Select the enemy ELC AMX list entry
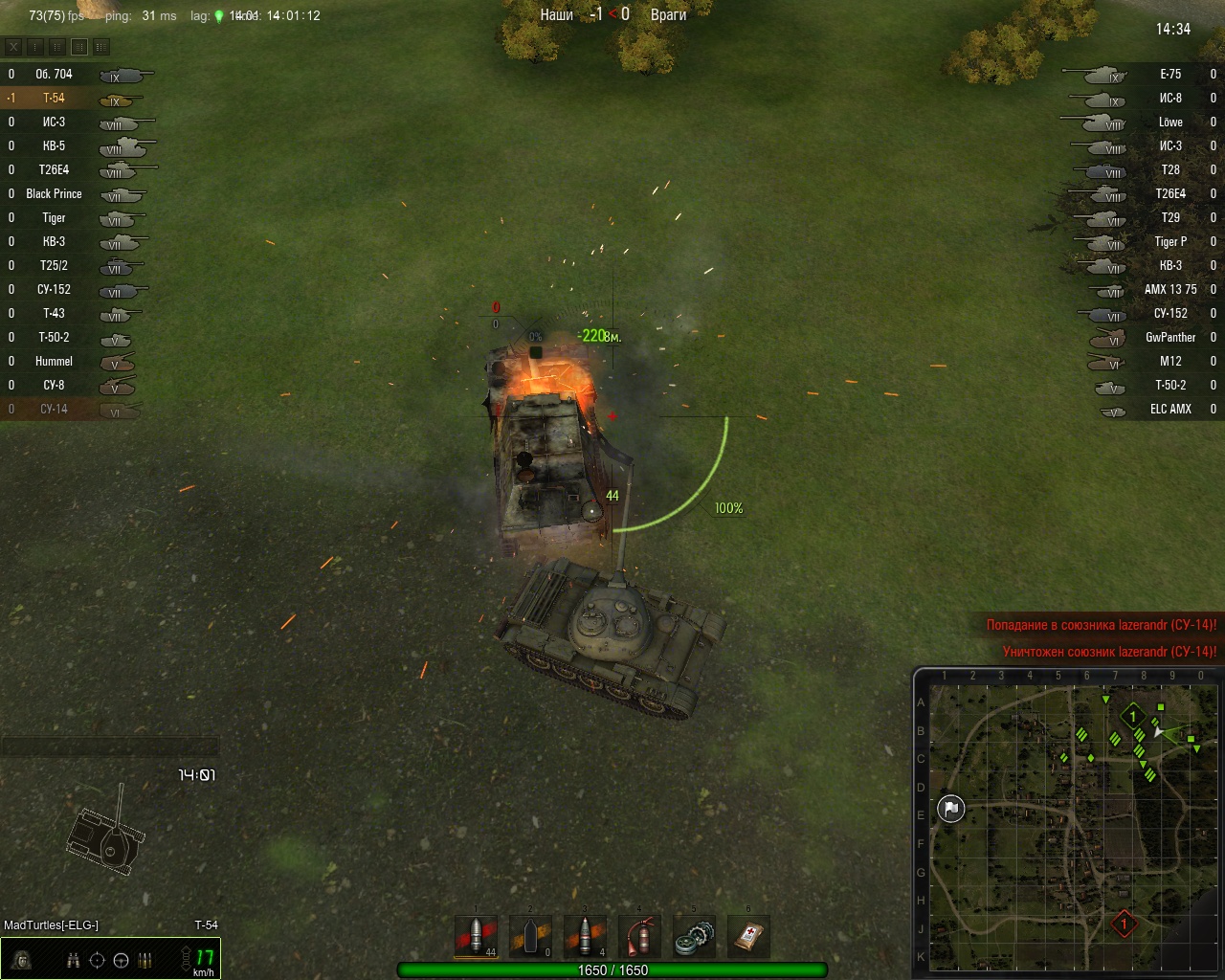This screenshot has width=1225, height=980. click(1168, 410)
